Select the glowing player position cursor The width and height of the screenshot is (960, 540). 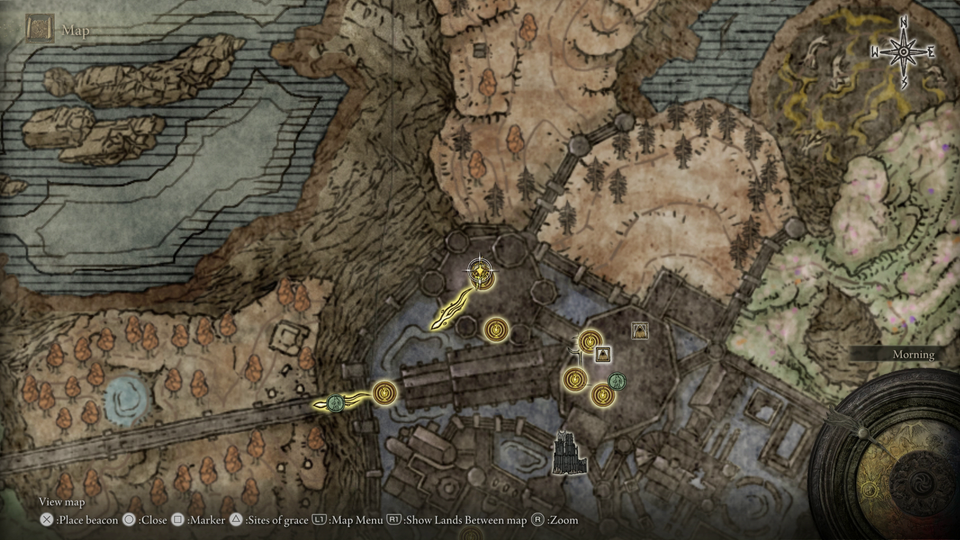click(x=482, y=272)
